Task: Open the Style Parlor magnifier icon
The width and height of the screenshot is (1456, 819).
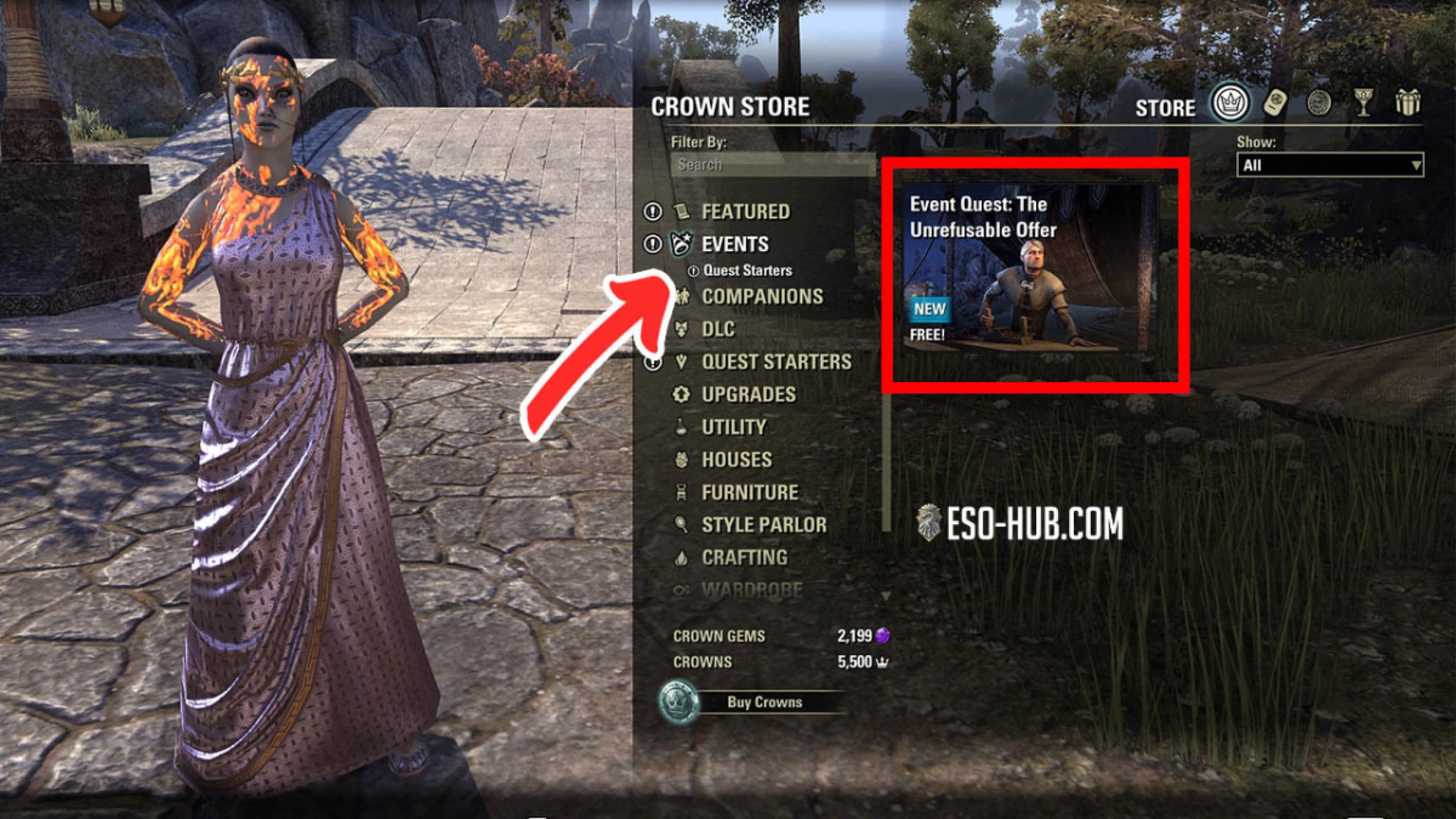Action: pyautogui.click(x=683, y=524)
